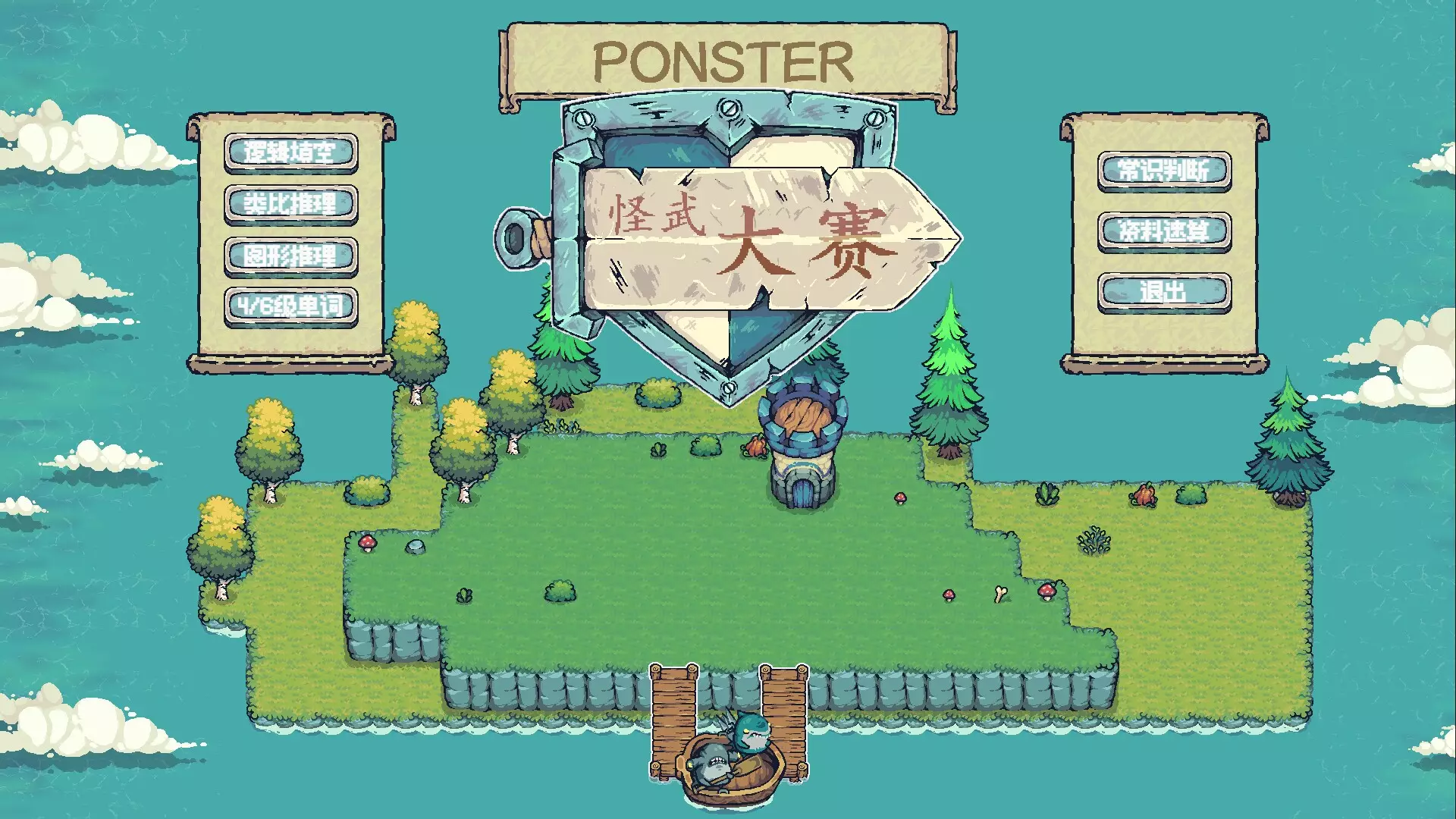
Task: Open 常识判断 from the right scroll panel
Action: (x=1166, y=168)
